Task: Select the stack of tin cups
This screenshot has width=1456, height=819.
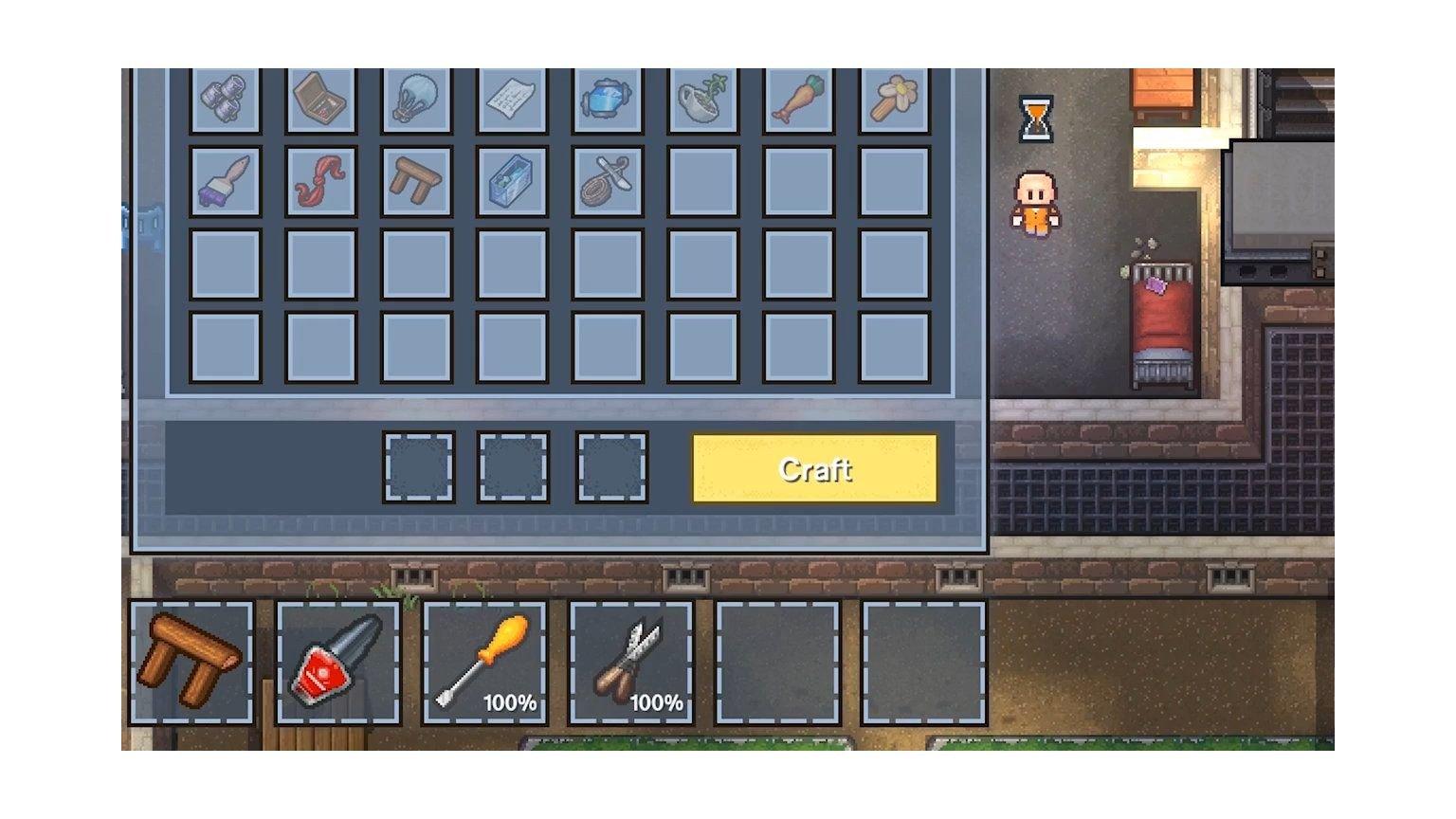Action: point(225,101)
